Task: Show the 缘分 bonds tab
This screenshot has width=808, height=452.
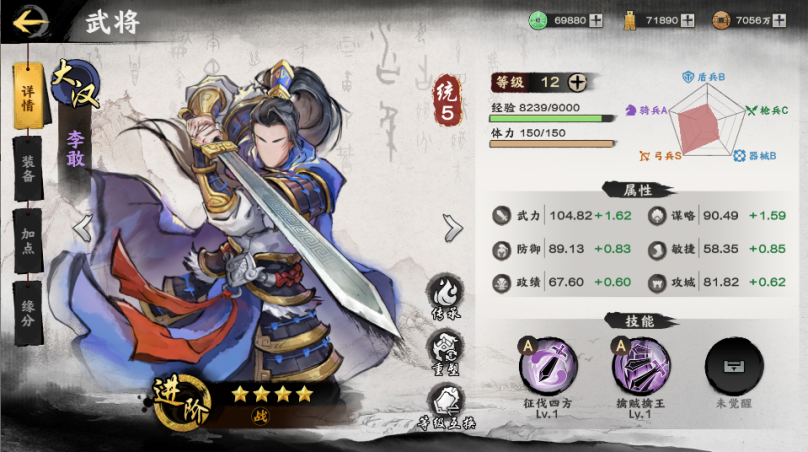Action: (x=28, y=308)
